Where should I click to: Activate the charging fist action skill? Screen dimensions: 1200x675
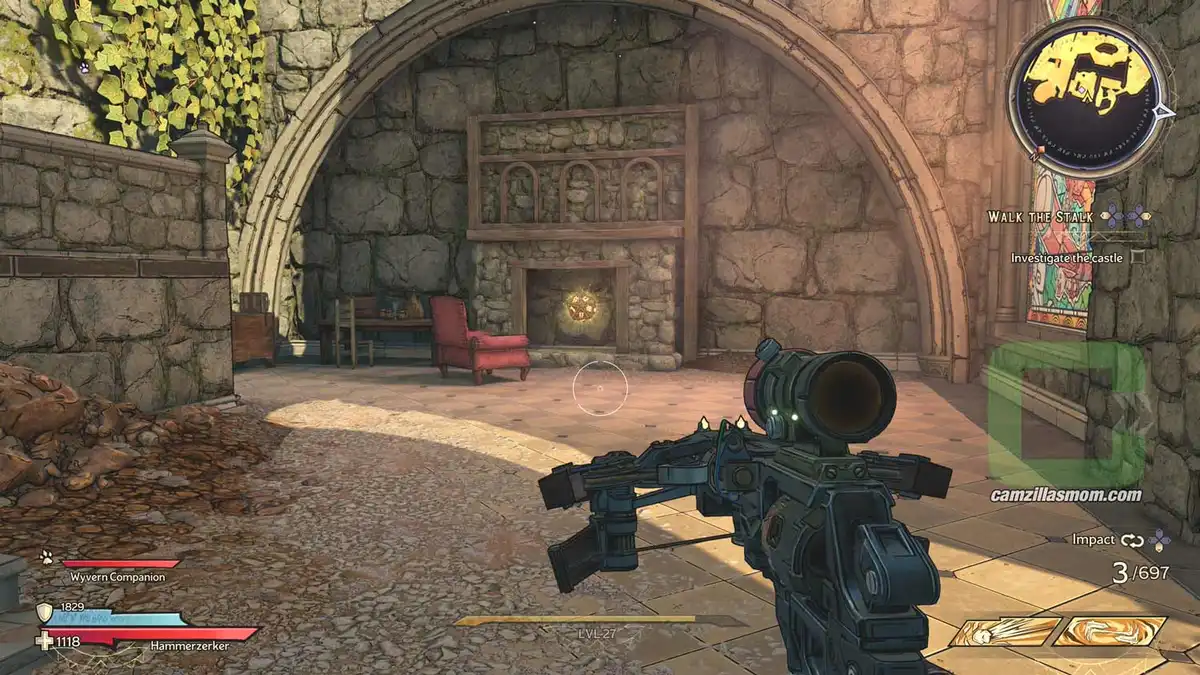pos(1004,631)
